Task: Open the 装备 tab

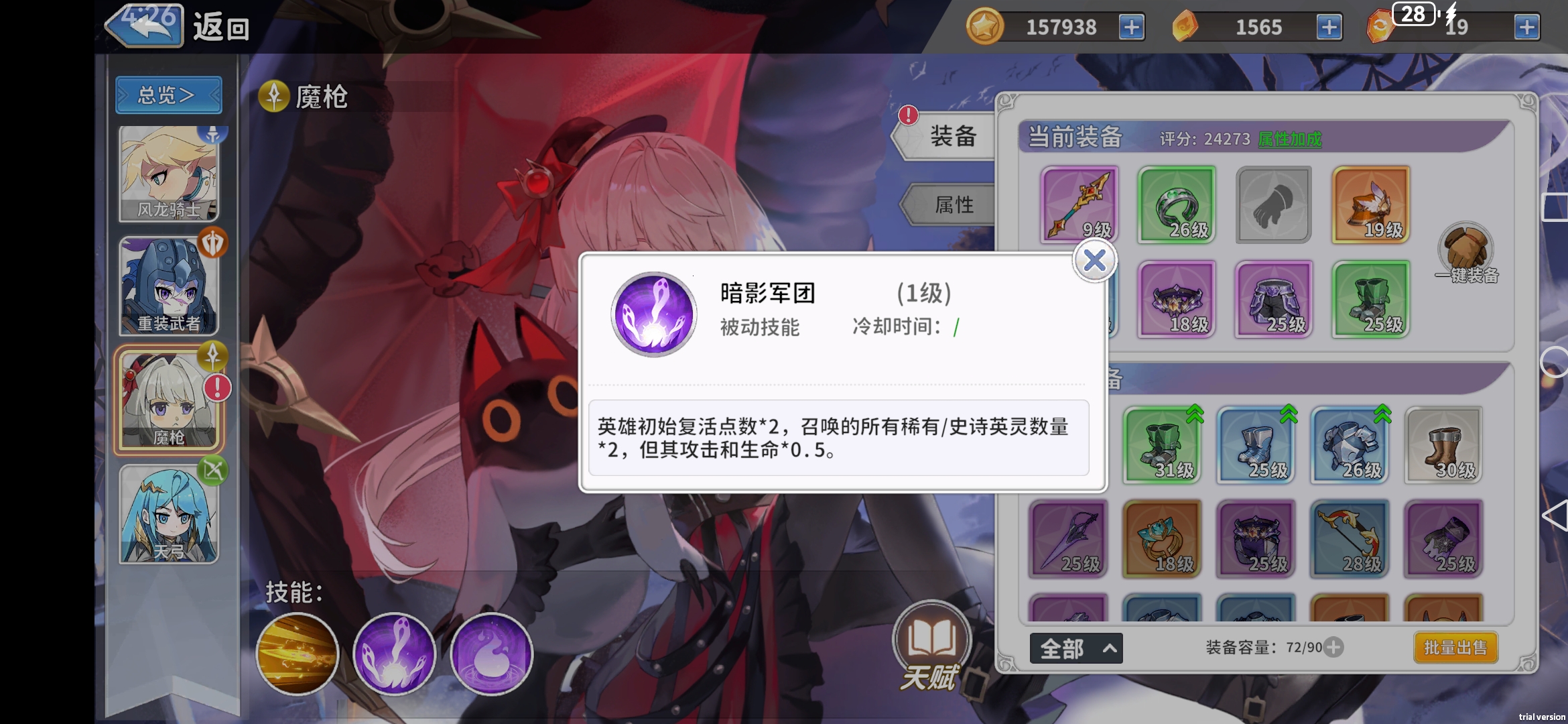Action: [954, 135]
